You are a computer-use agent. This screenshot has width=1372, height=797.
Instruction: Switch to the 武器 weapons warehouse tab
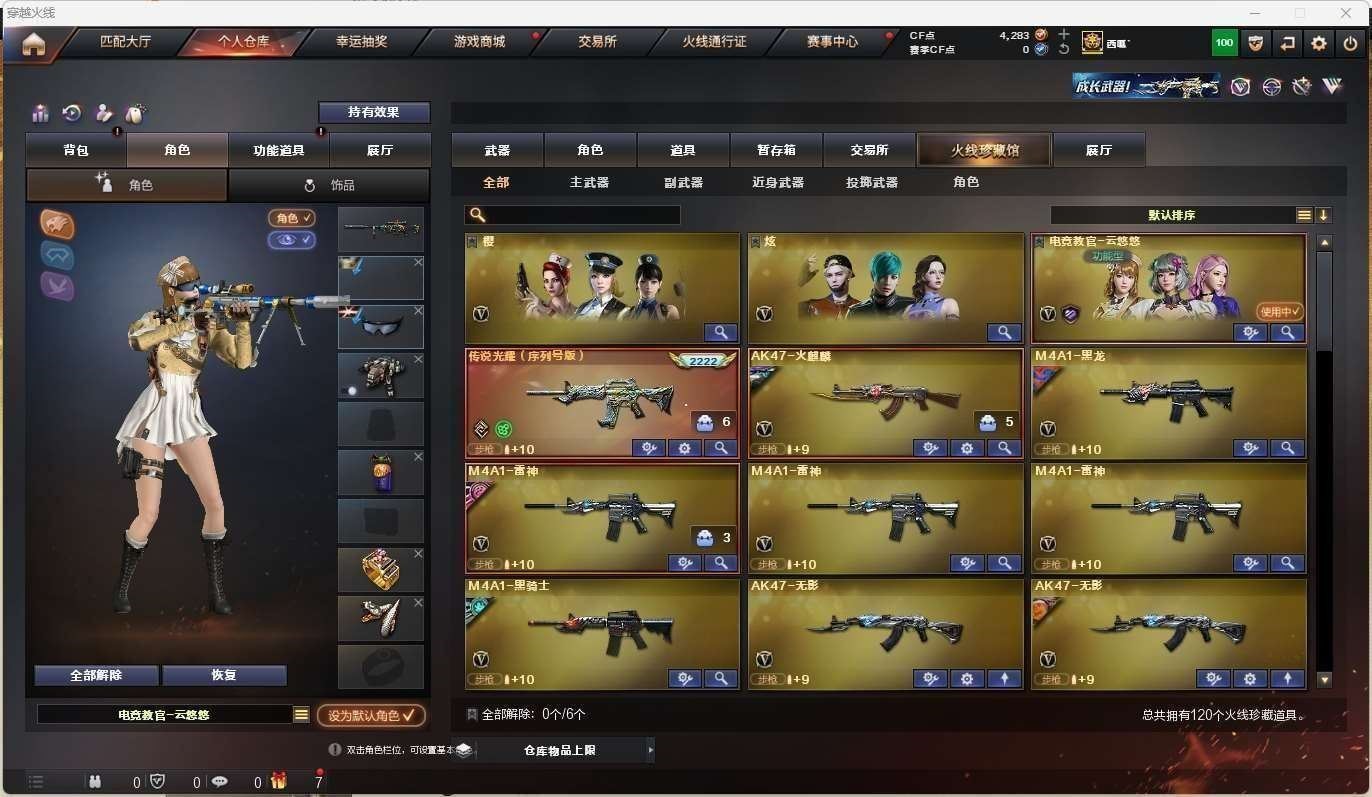497,150
